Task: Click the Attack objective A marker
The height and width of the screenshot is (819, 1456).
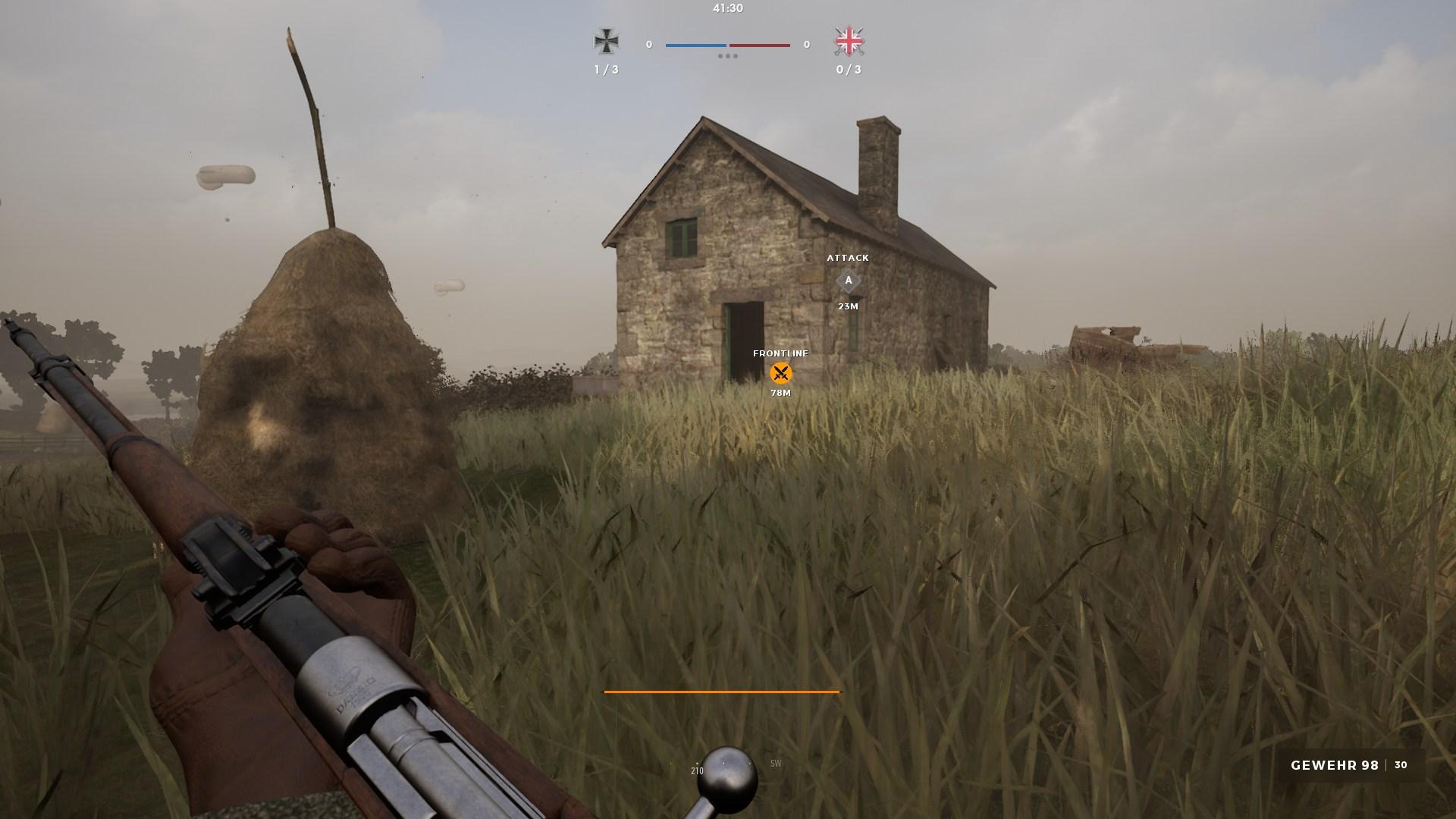Action: tap(848, 281)
